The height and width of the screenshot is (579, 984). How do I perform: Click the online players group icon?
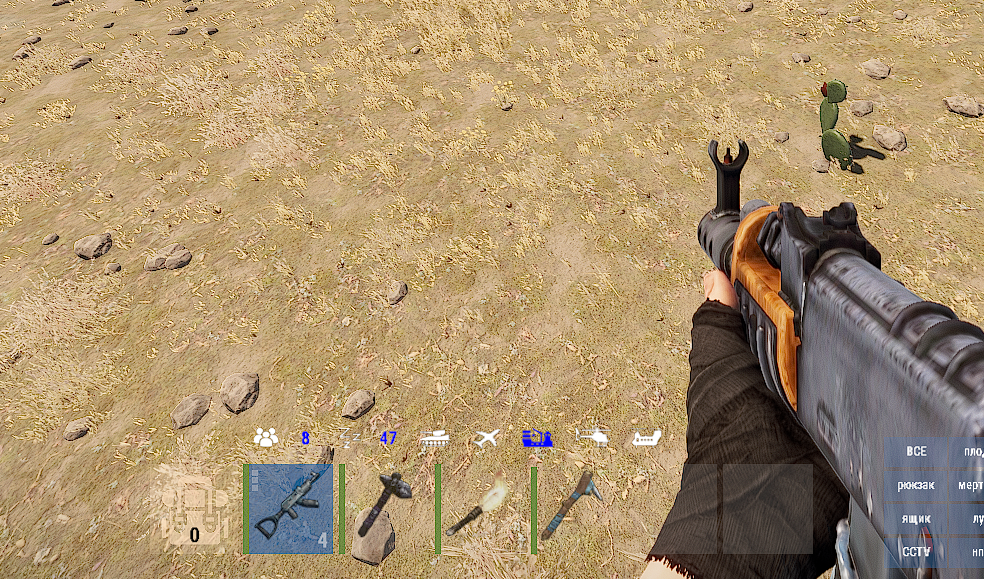point(265,437)
